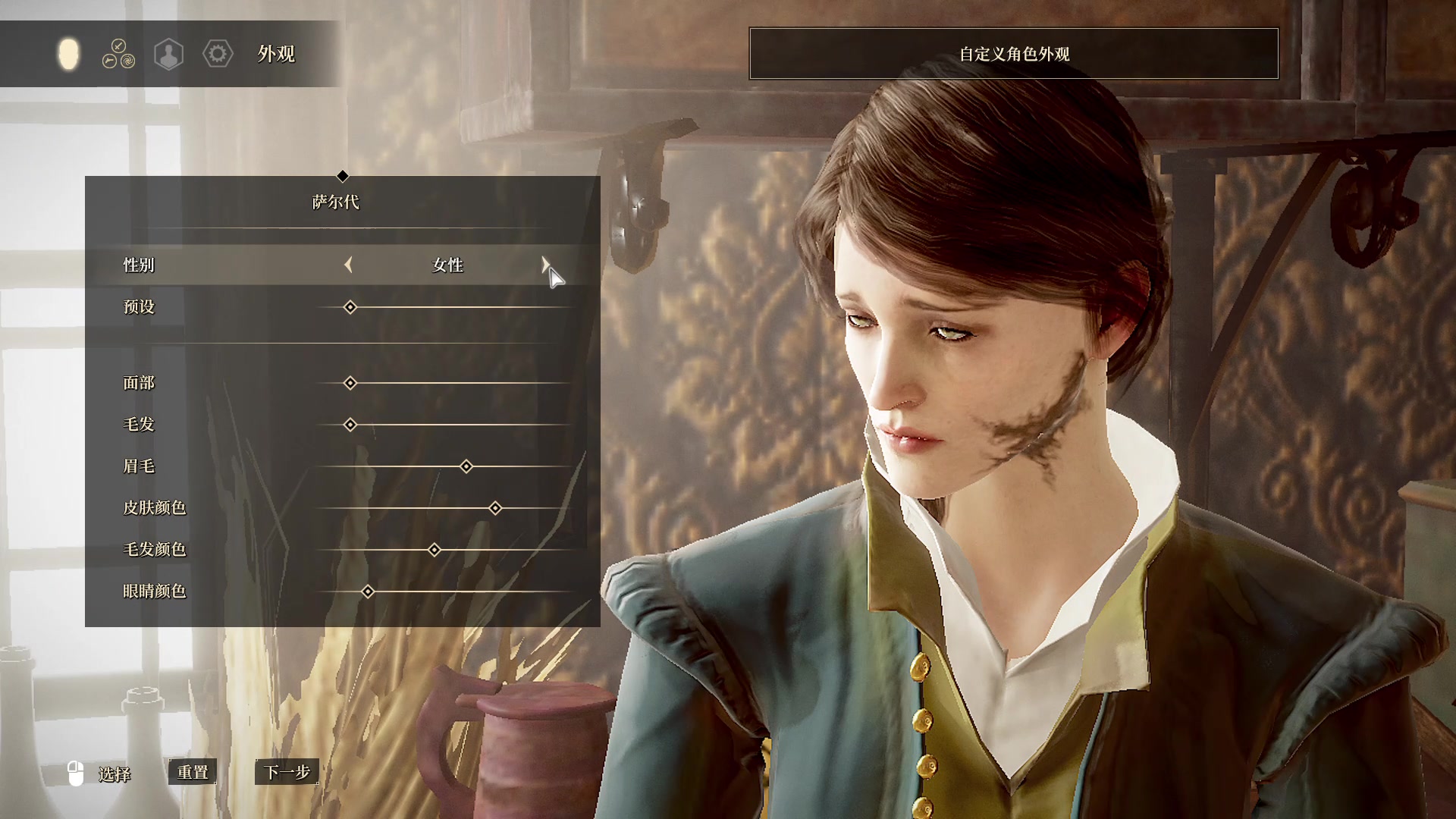
Task: Click the 毛发颜色 hair color slider handle
Action: pyautogui.click(x=435, y=550)
